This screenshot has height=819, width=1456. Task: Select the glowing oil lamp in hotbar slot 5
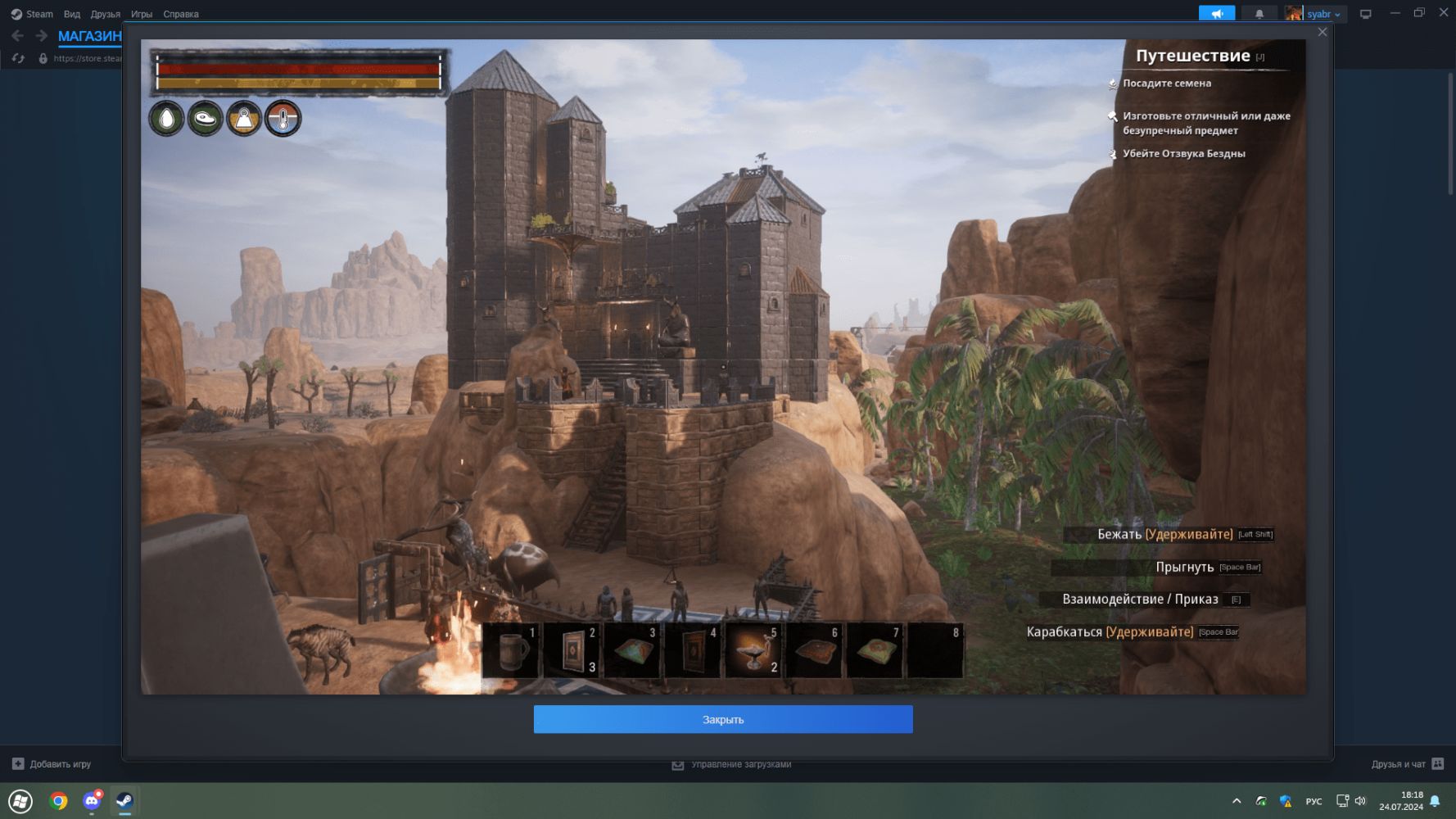[x=754, y=650]
